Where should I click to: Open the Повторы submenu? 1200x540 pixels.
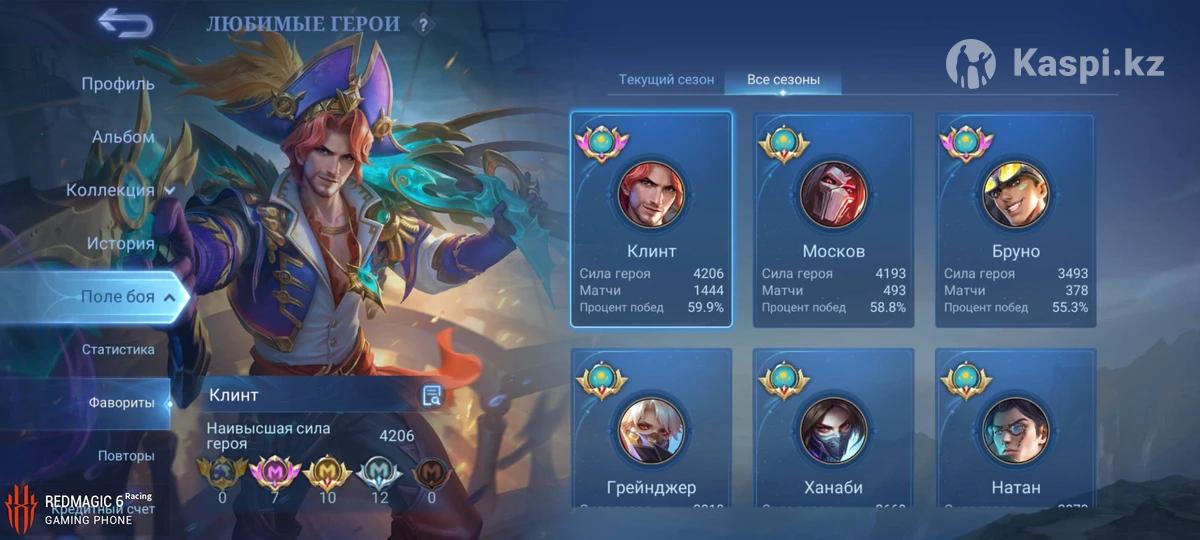click(x=126, y=456)
